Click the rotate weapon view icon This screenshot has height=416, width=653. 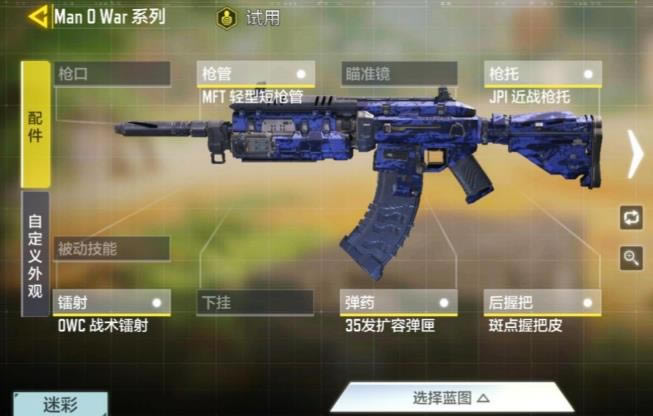[631, 217]
